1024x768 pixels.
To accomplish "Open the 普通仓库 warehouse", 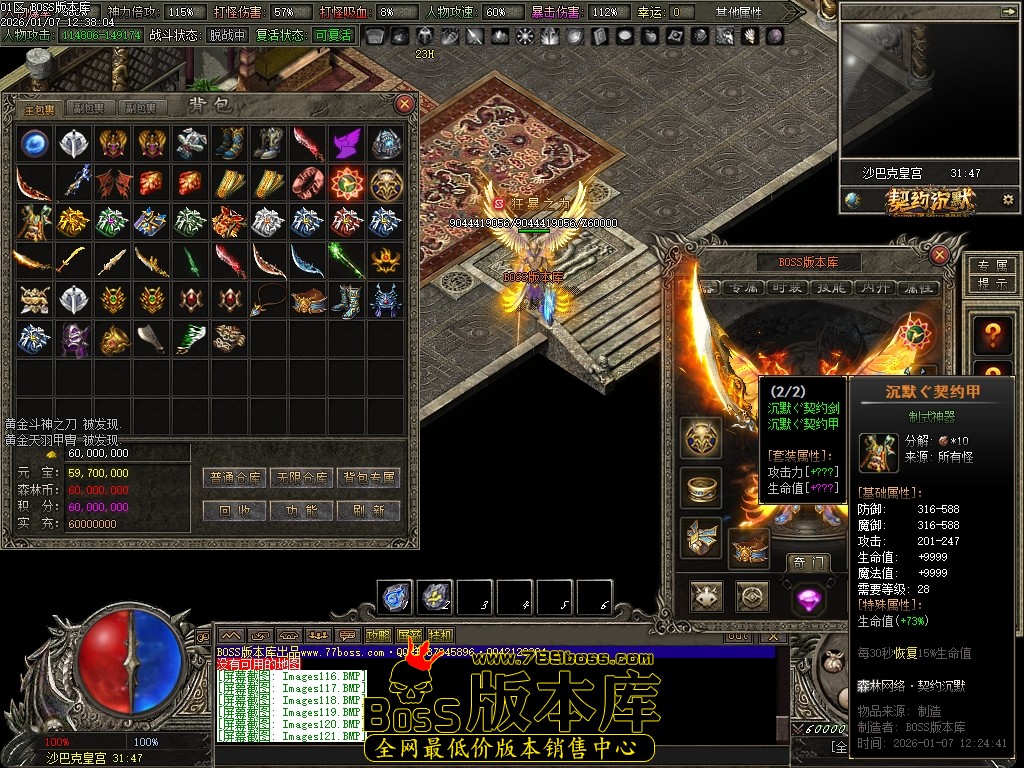I will pyautogui.click(x=241, y=477).
